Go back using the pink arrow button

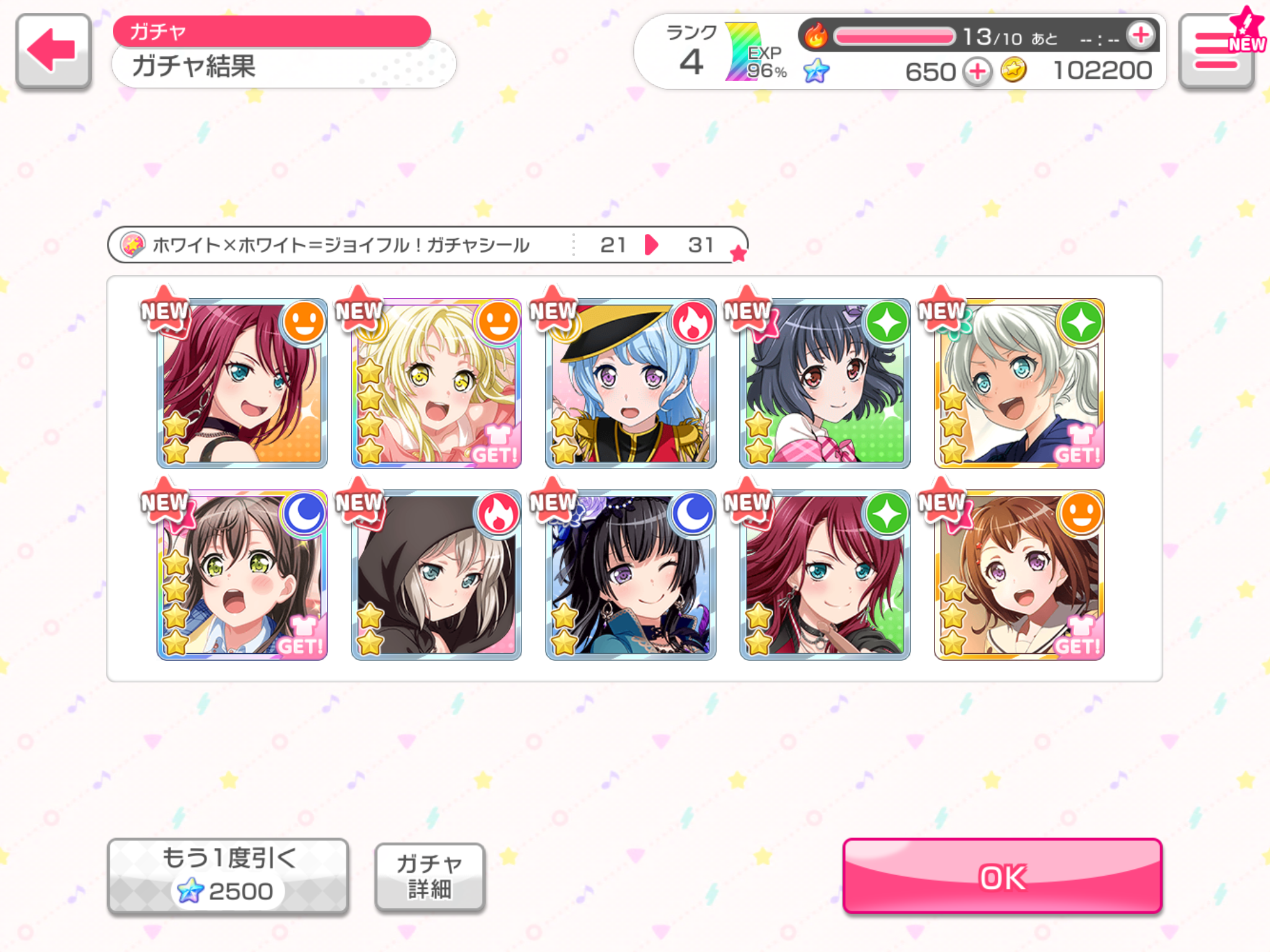(x=53, y=51)
